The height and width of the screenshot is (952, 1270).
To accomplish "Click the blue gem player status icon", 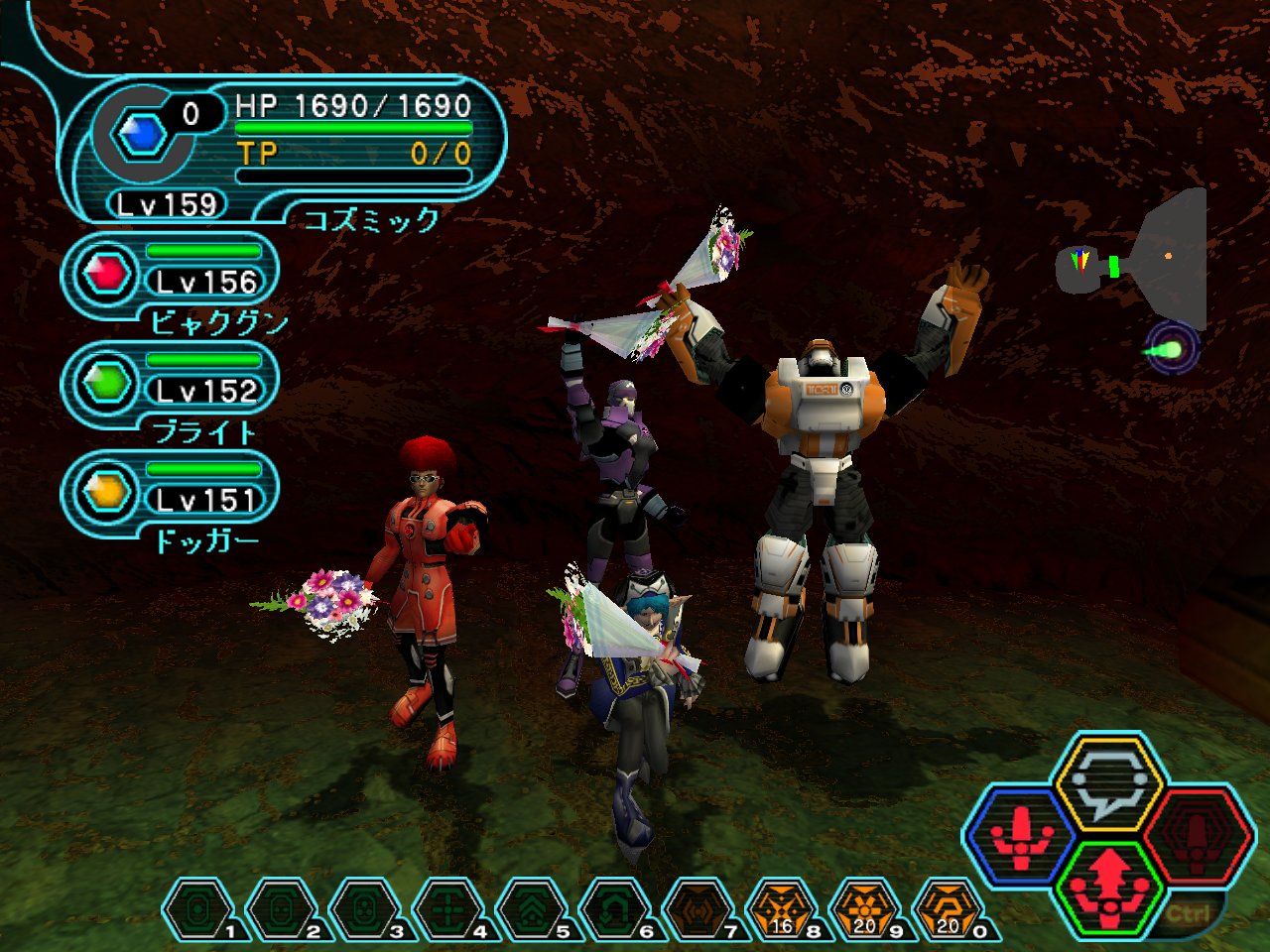I will (x=141, y=134).
